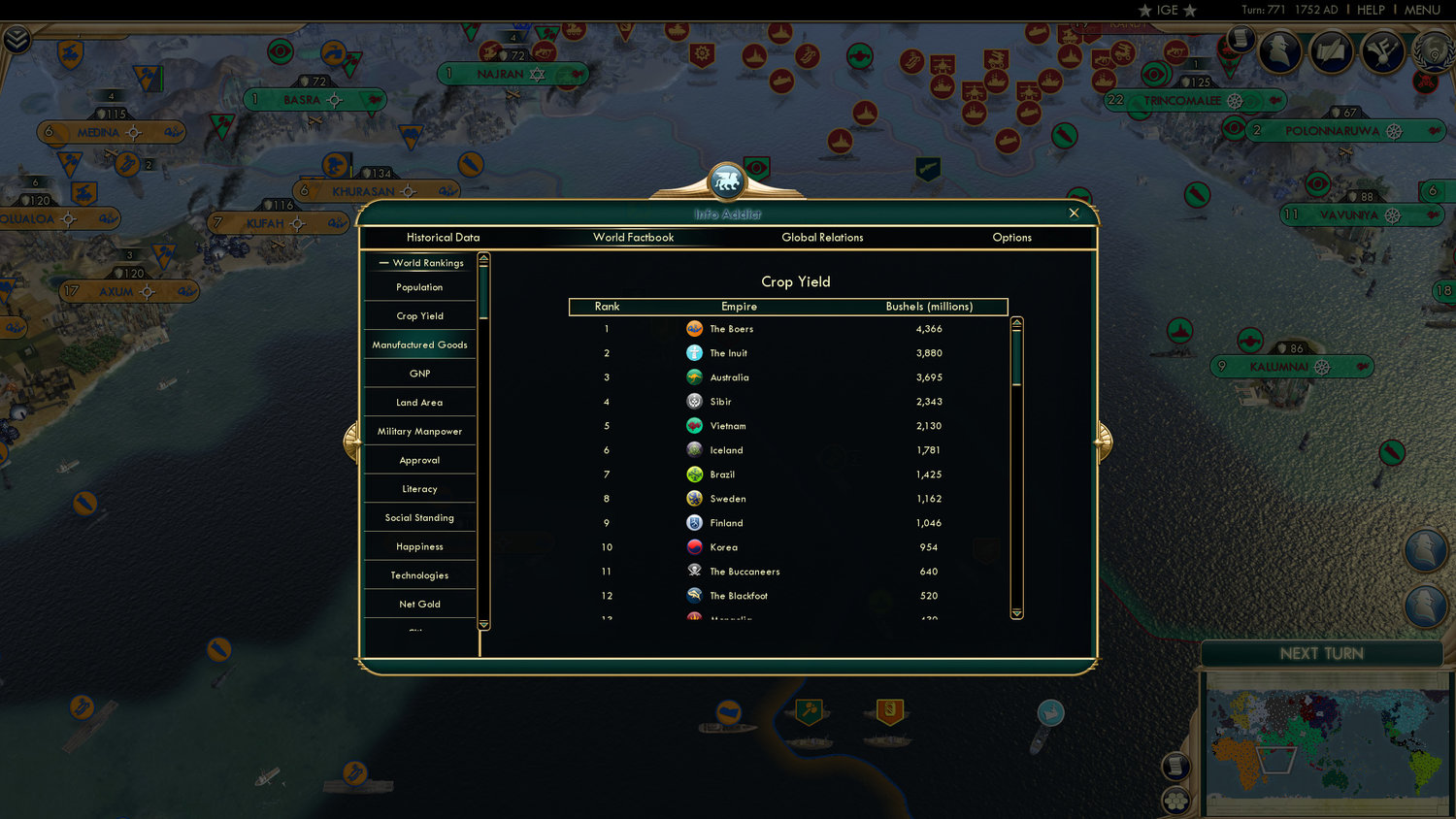Screen dimensions: 1456x819
Task: Select GNP in the rankings sidebar
Action: 419,373
